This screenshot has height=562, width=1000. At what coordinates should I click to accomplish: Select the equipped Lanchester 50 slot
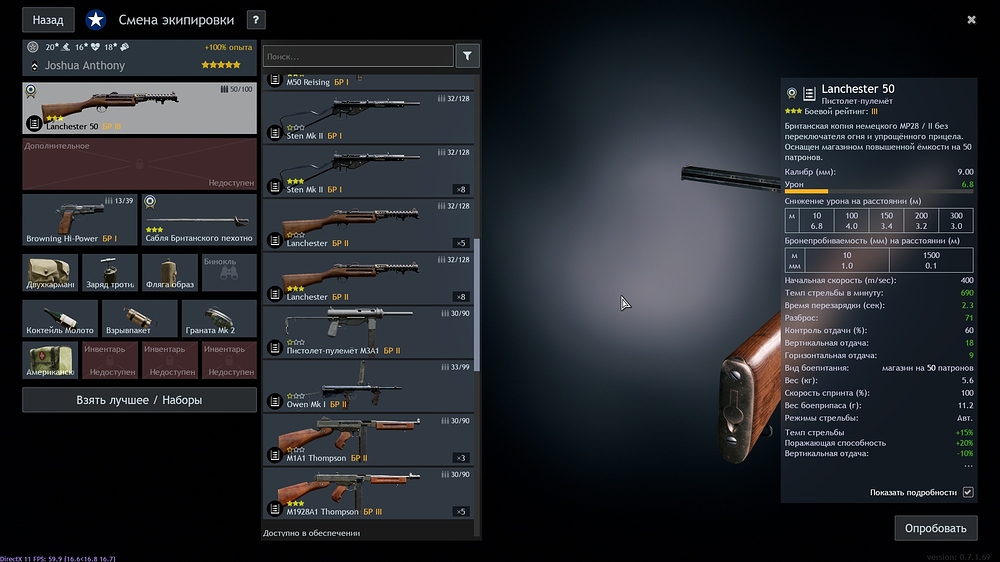pos(140,109)
